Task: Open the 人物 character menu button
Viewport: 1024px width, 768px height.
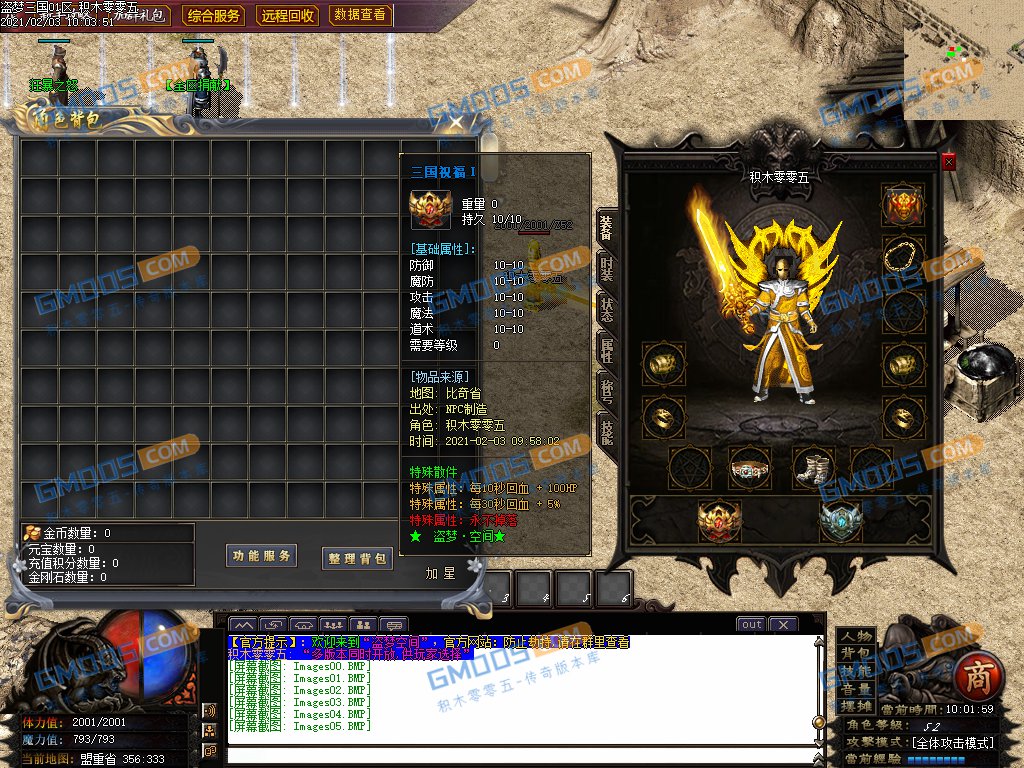Action: (855, 636)
